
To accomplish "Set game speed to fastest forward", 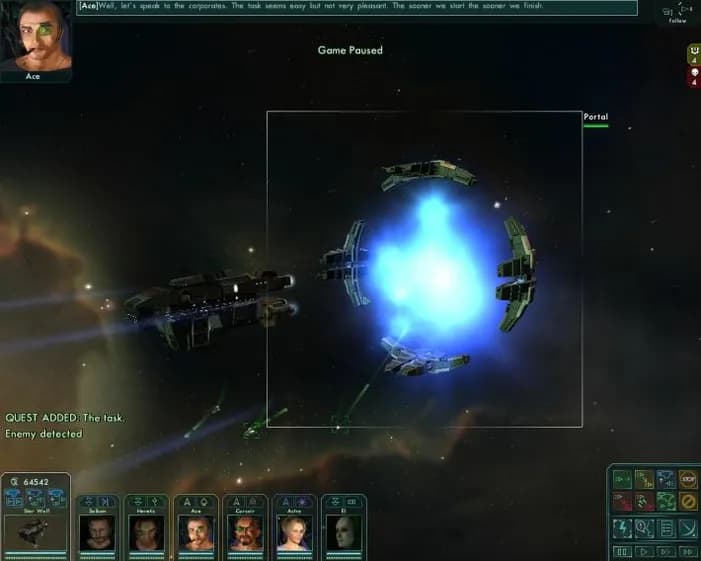I will pyautogui.click(x=688, y=551).
